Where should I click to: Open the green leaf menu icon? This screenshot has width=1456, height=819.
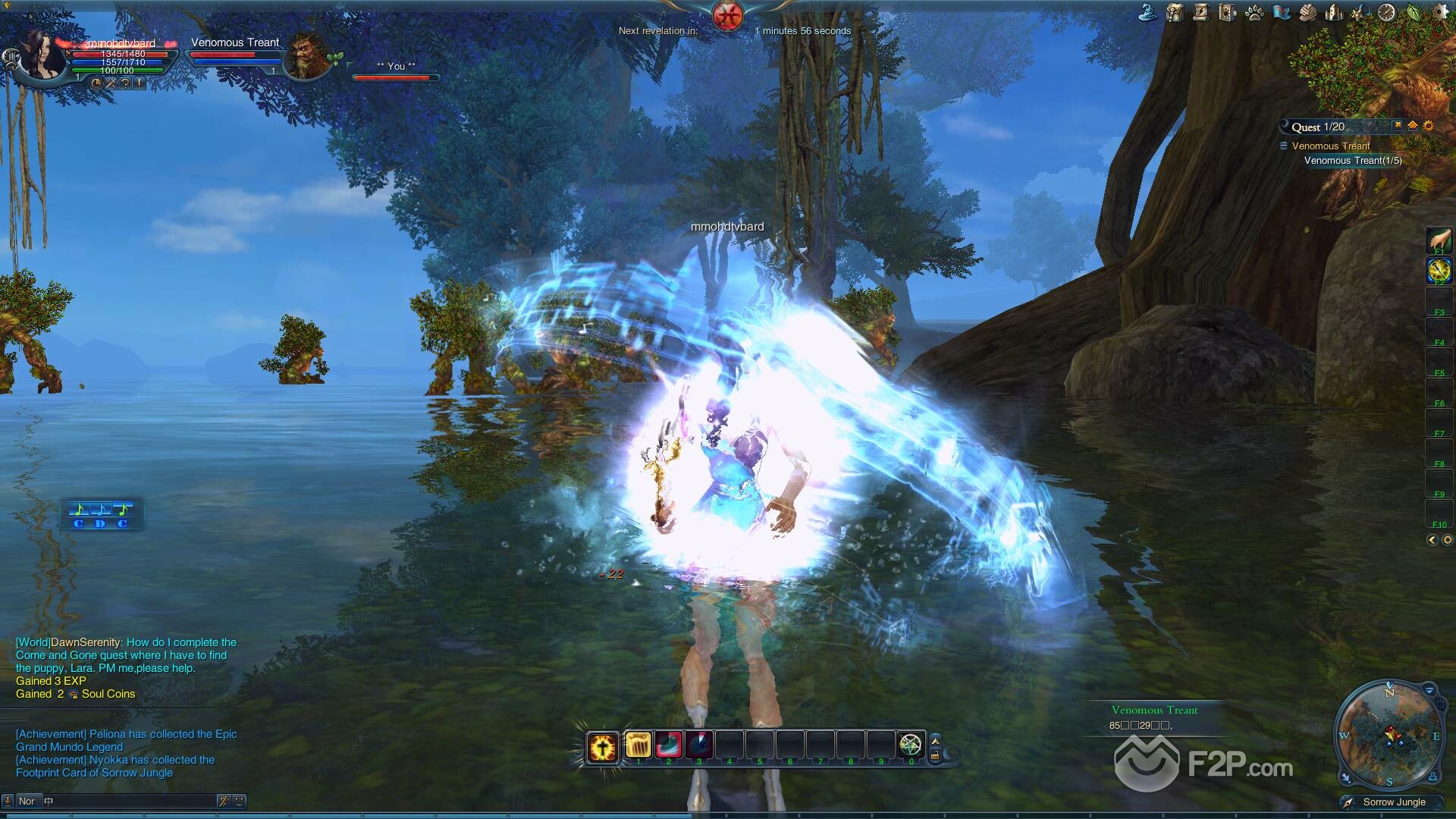(1413, 12)
